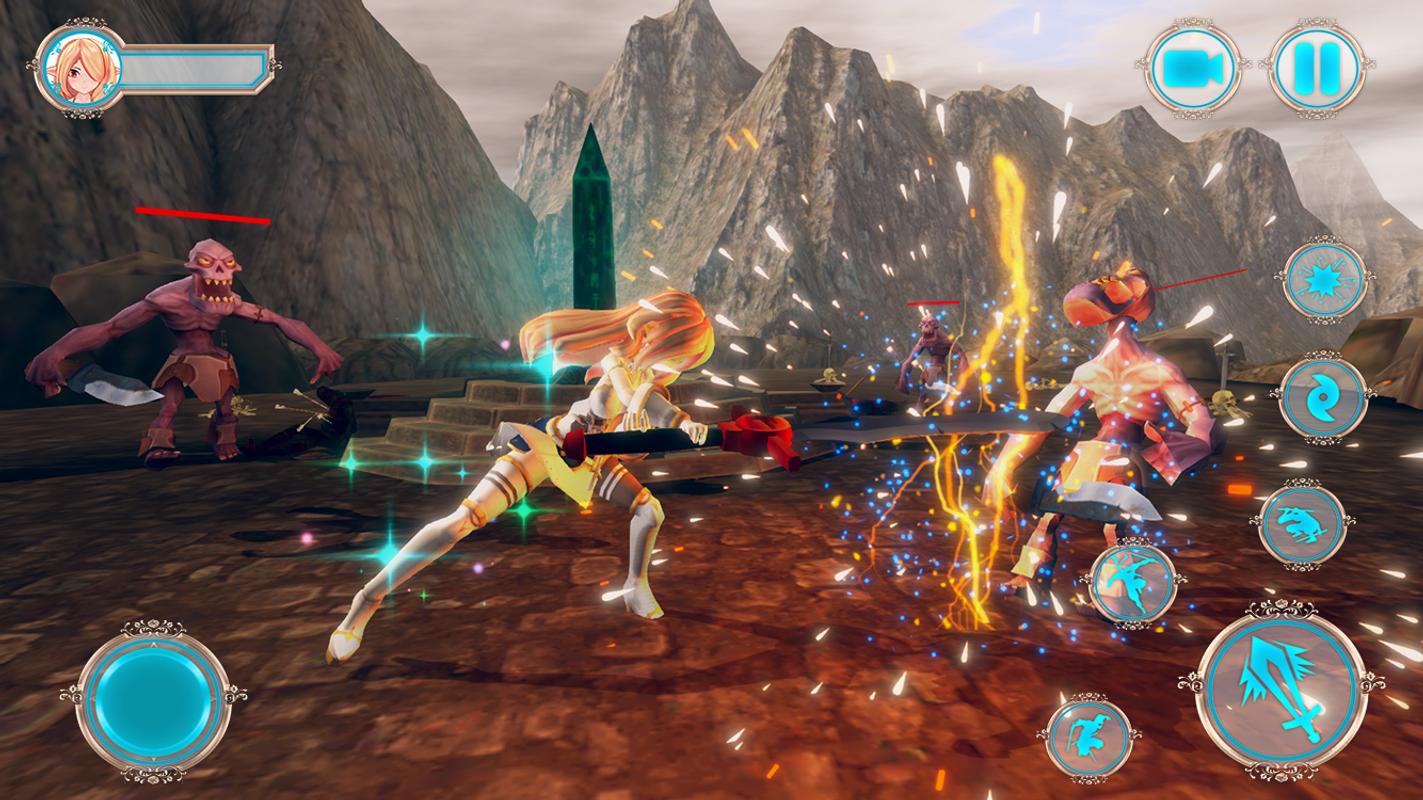Perform the spinning blade fighter skill
This screenshot has height=800, width=1423.
1132,584
